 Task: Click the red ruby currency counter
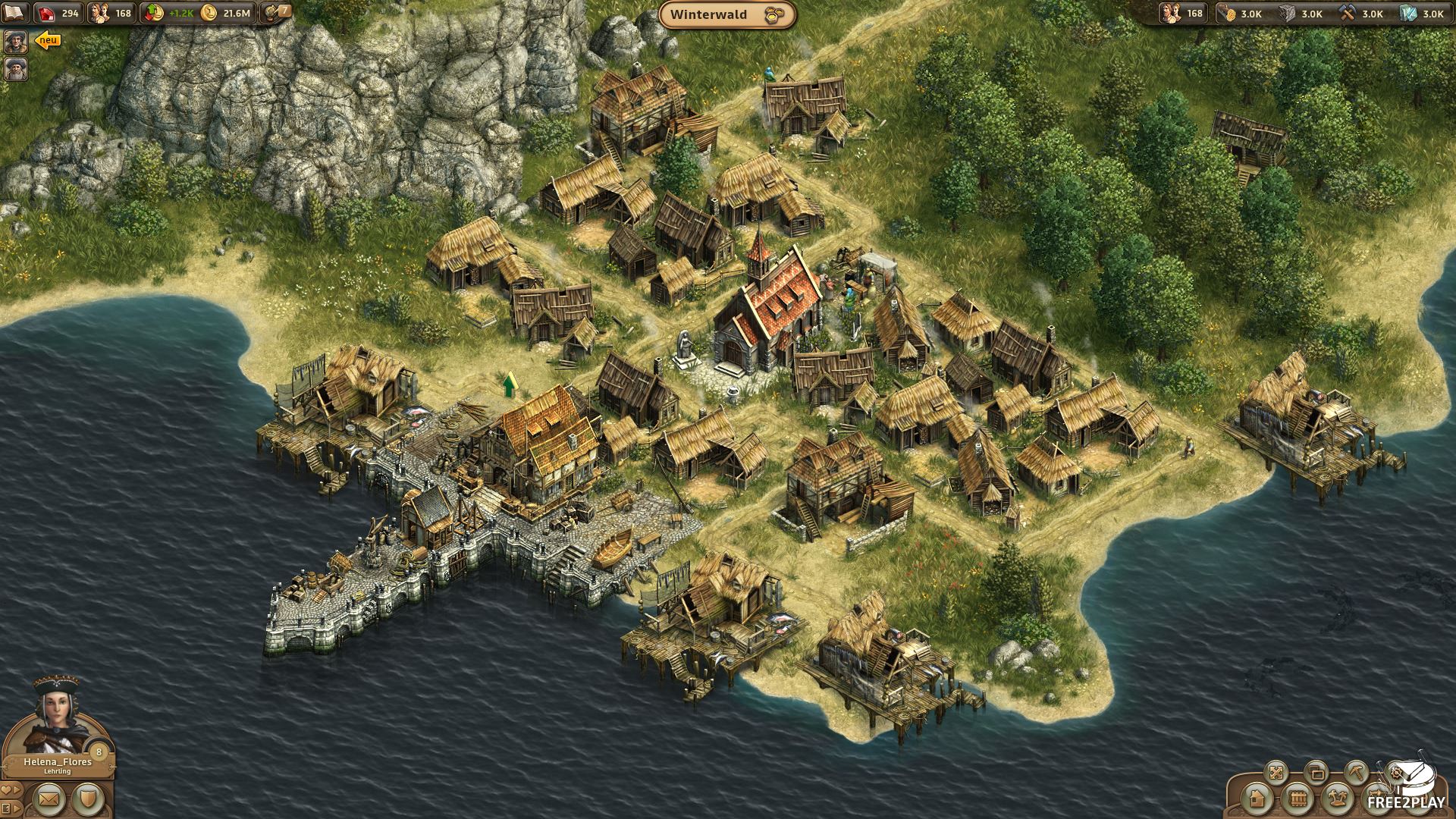pyautogui.click(x=58, y=13)
